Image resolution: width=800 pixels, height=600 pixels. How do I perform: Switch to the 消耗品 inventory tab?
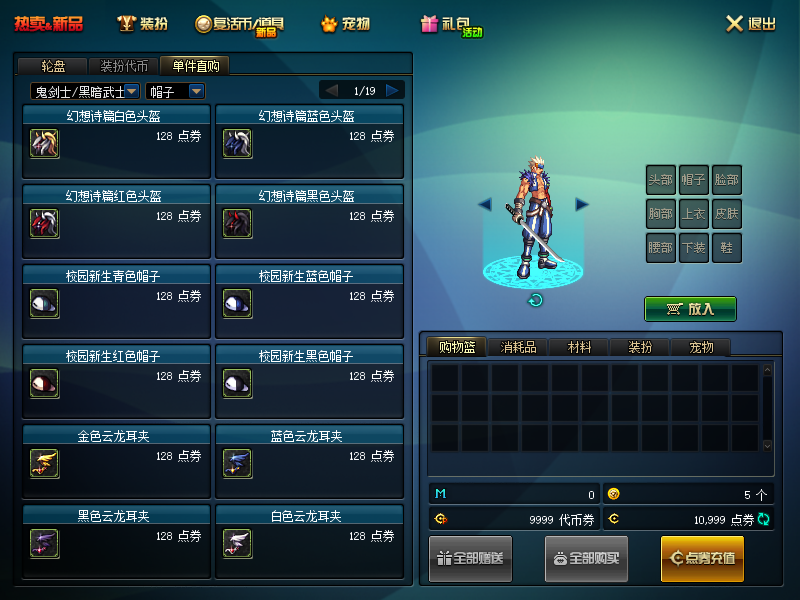[x=518, y=347]
